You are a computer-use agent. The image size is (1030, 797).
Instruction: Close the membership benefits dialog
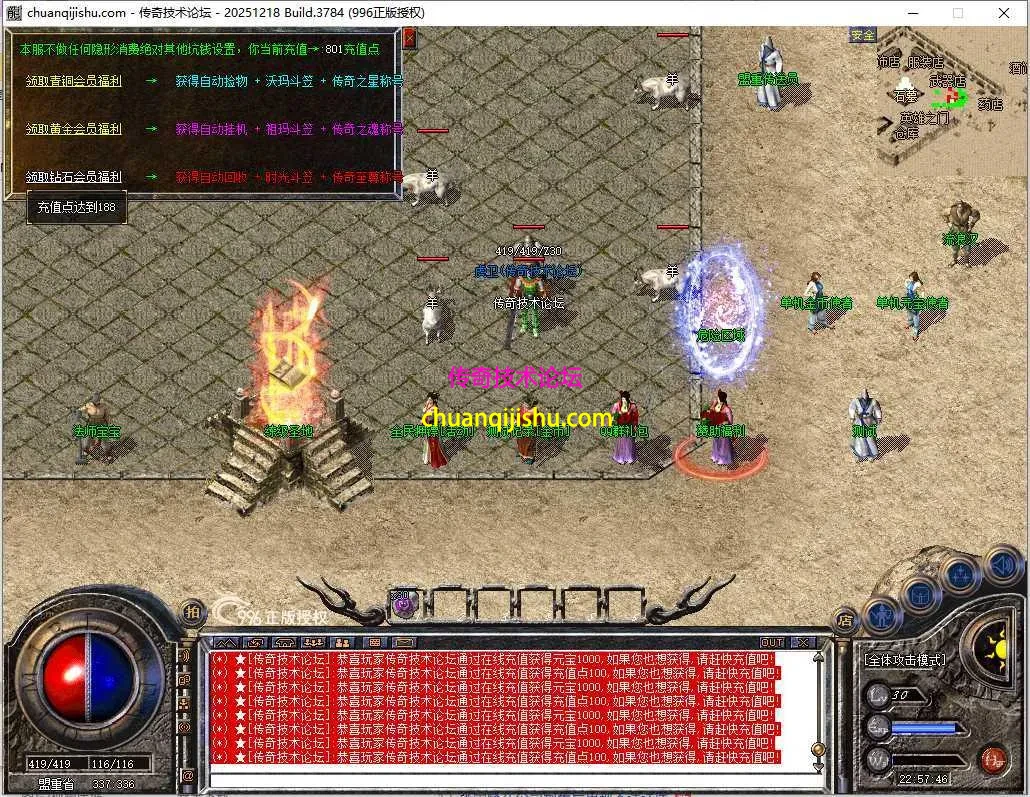(409, 39)
